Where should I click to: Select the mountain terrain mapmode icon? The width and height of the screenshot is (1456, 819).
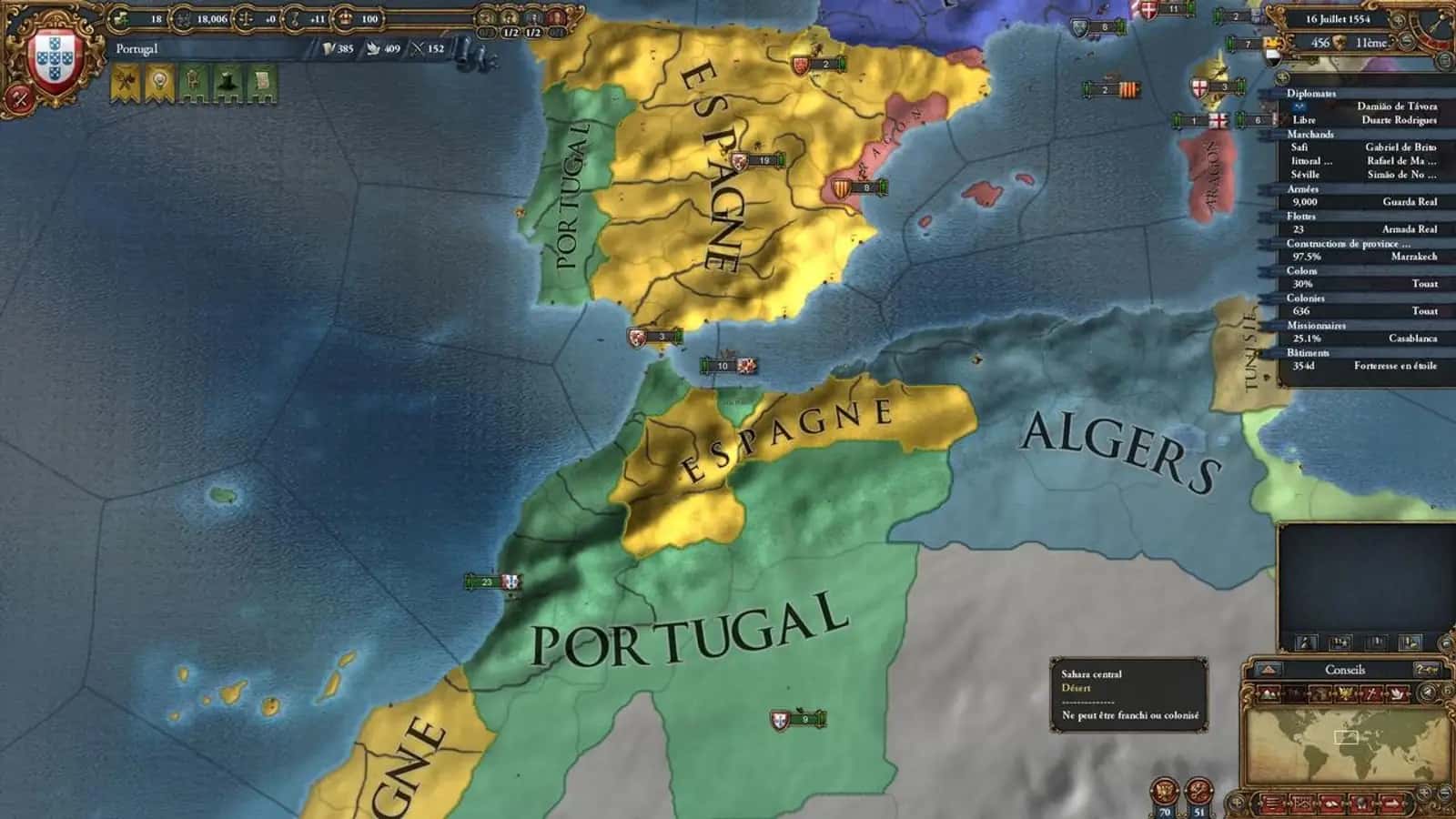click(1269, 693)
